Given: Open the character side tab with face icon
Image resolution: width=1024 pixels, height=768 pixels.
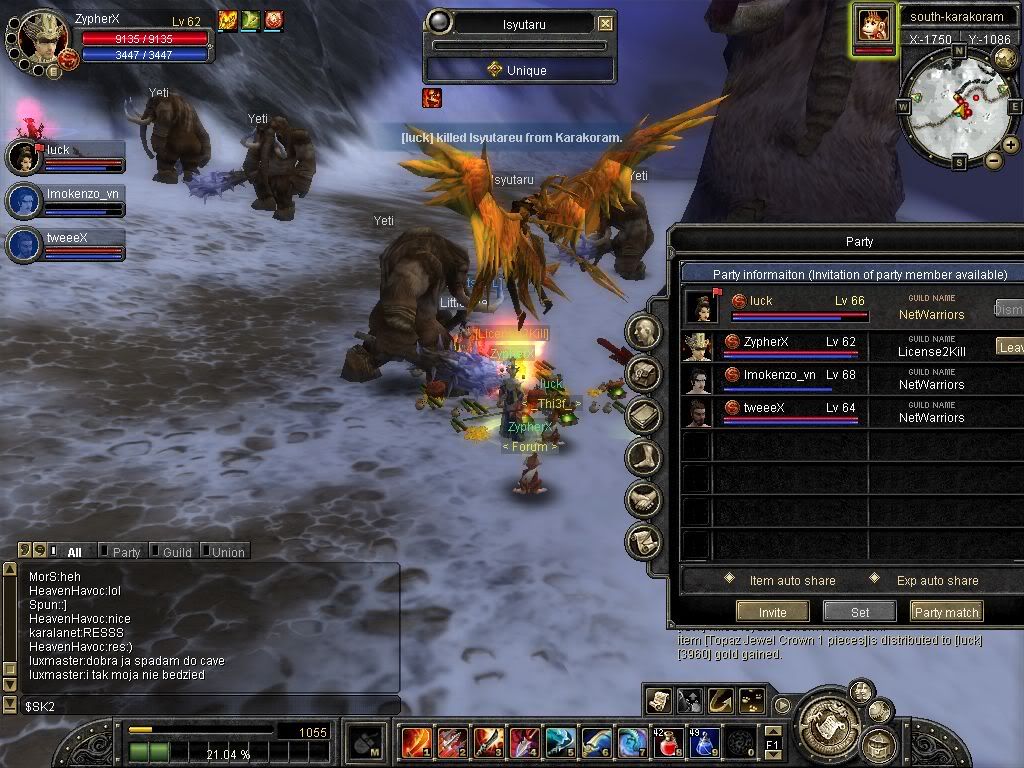Looking at the screenshot, I should pyautogui.click(x=643, y=332).
